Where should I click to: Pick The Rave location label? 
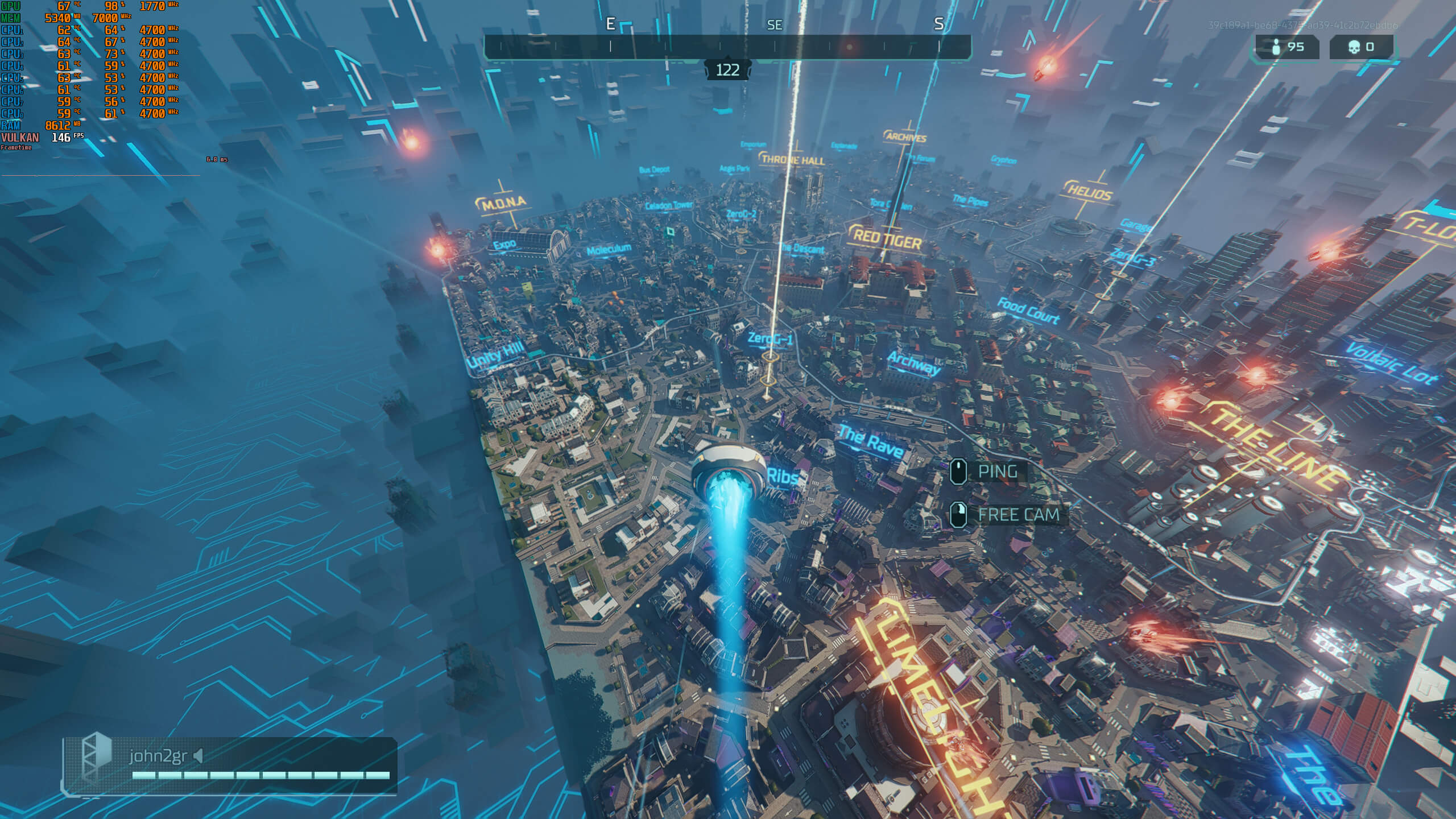pos(870,442)
